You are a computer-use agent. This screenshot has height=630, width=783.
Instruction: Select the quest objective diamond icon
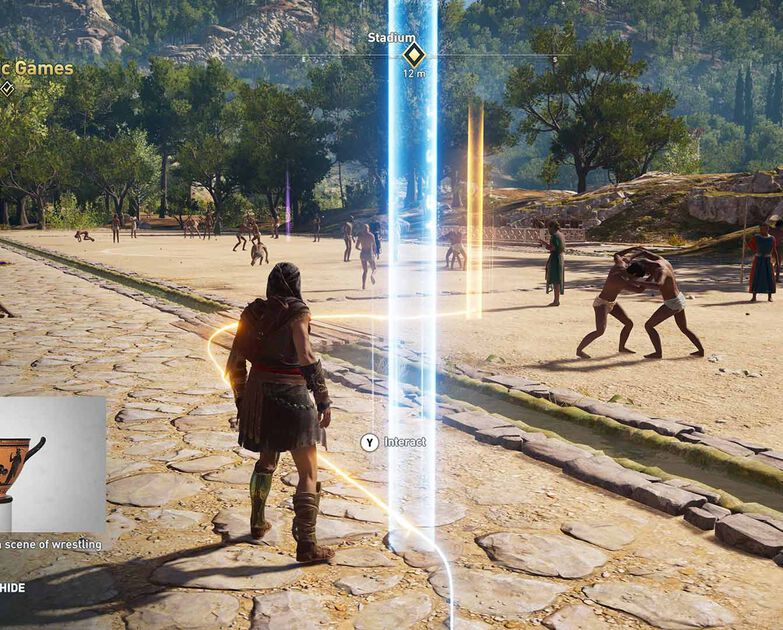click(7, 88)
